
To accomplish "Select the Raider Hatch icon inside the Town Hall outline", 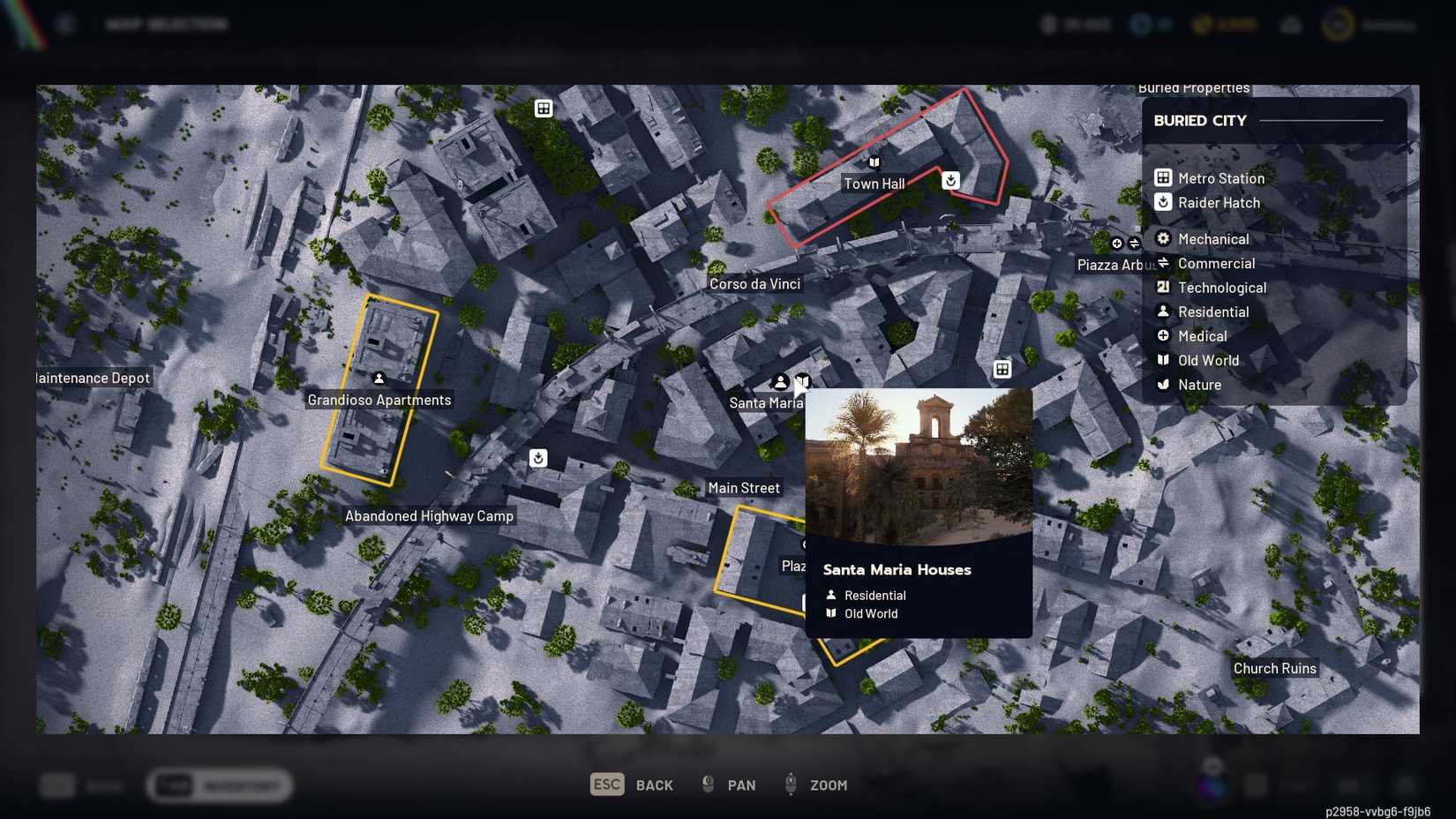I will coord(950,180).
